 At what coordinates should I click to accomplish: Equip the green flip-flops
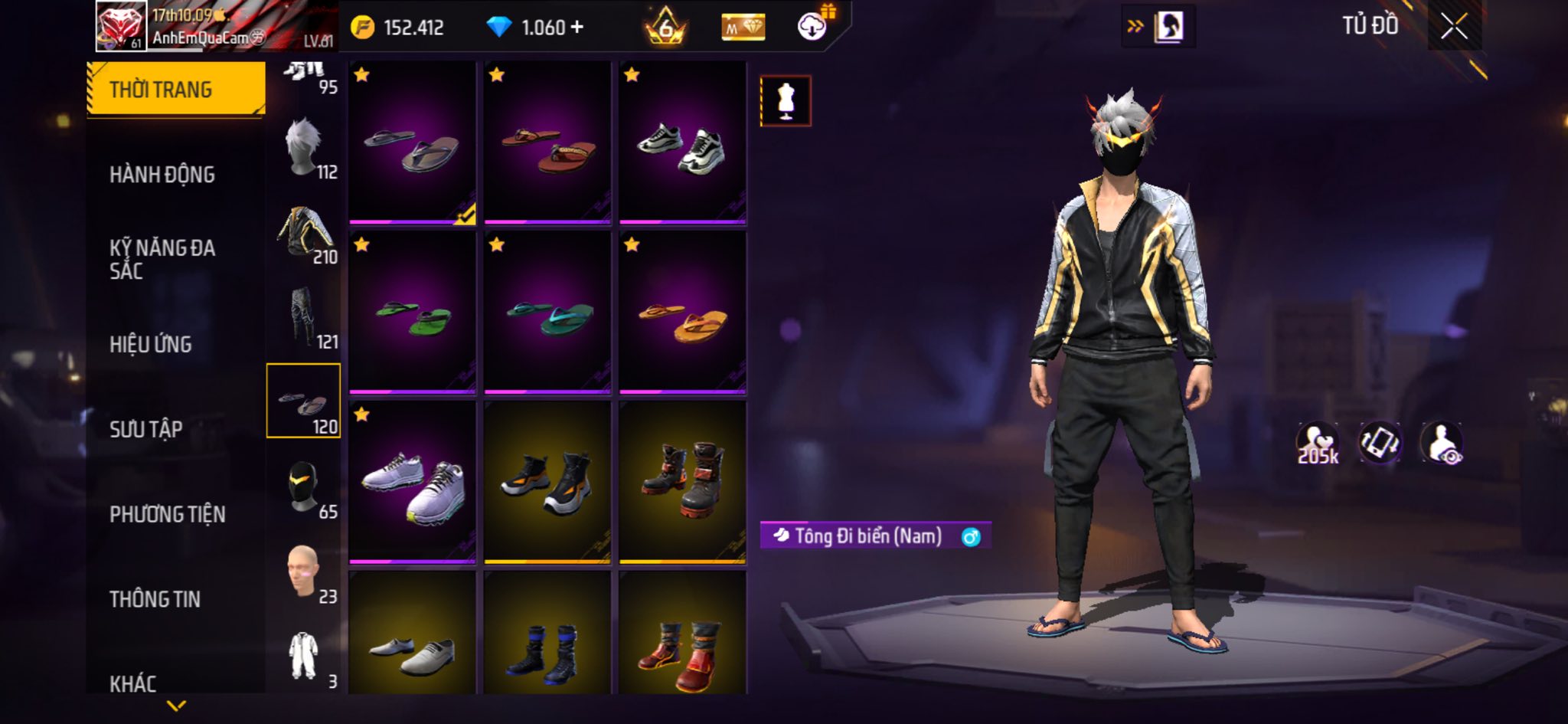click(413, 313)
